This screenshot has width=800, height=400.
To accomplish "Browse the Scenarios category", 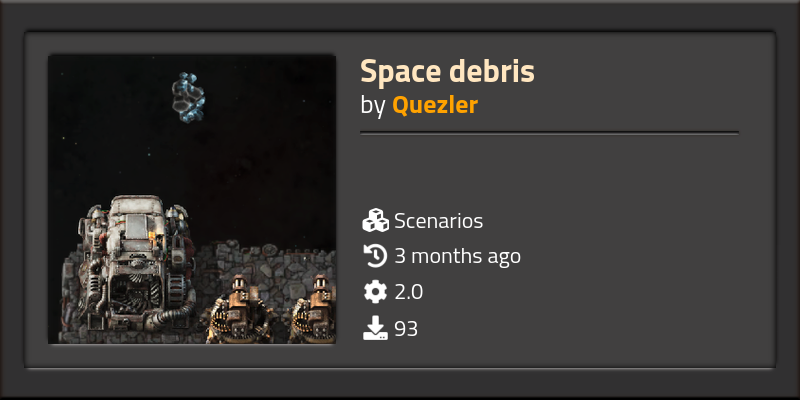I will tap(438, 221).
